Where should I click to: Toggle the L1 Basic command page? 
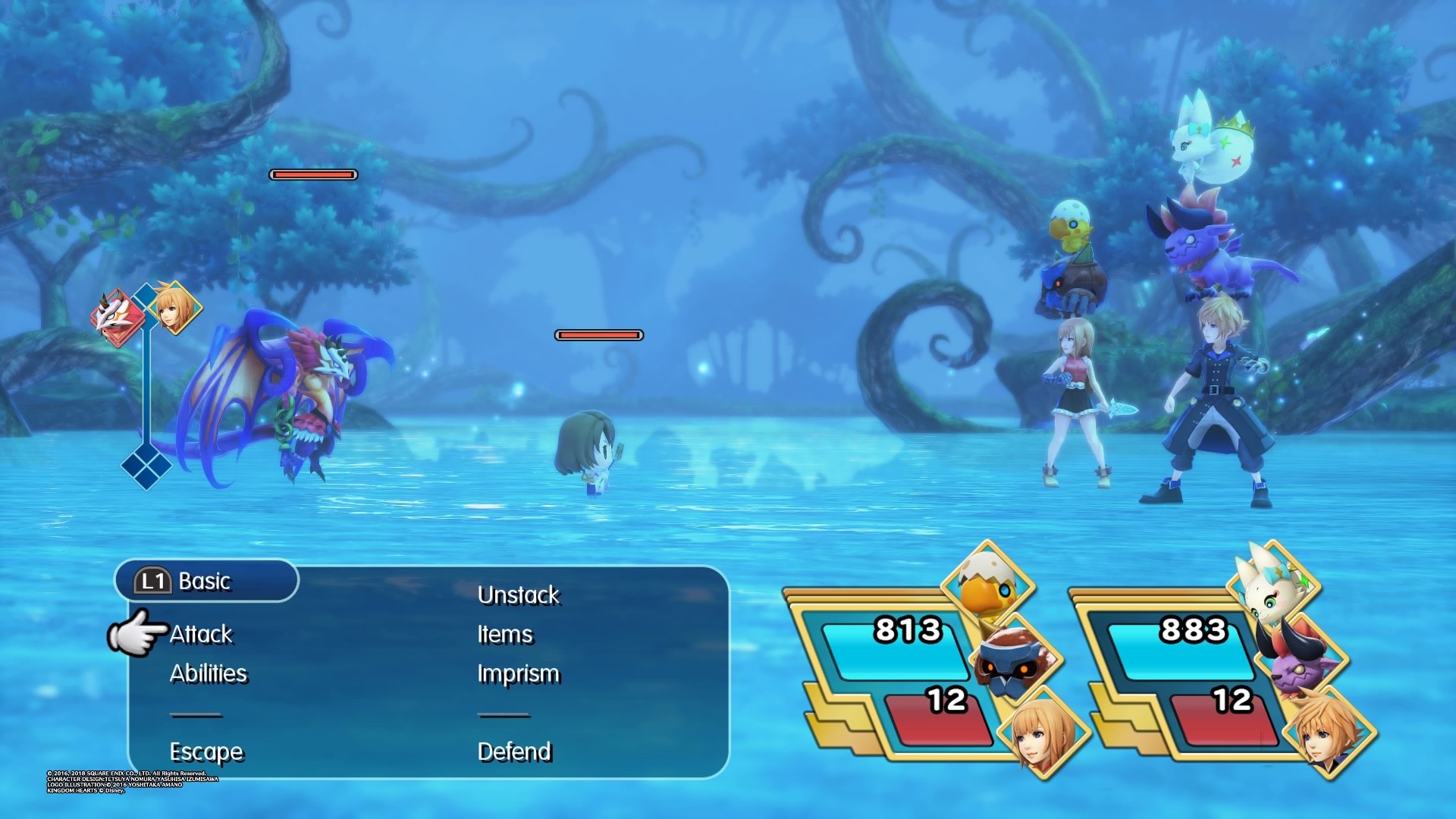coord(205,581)
